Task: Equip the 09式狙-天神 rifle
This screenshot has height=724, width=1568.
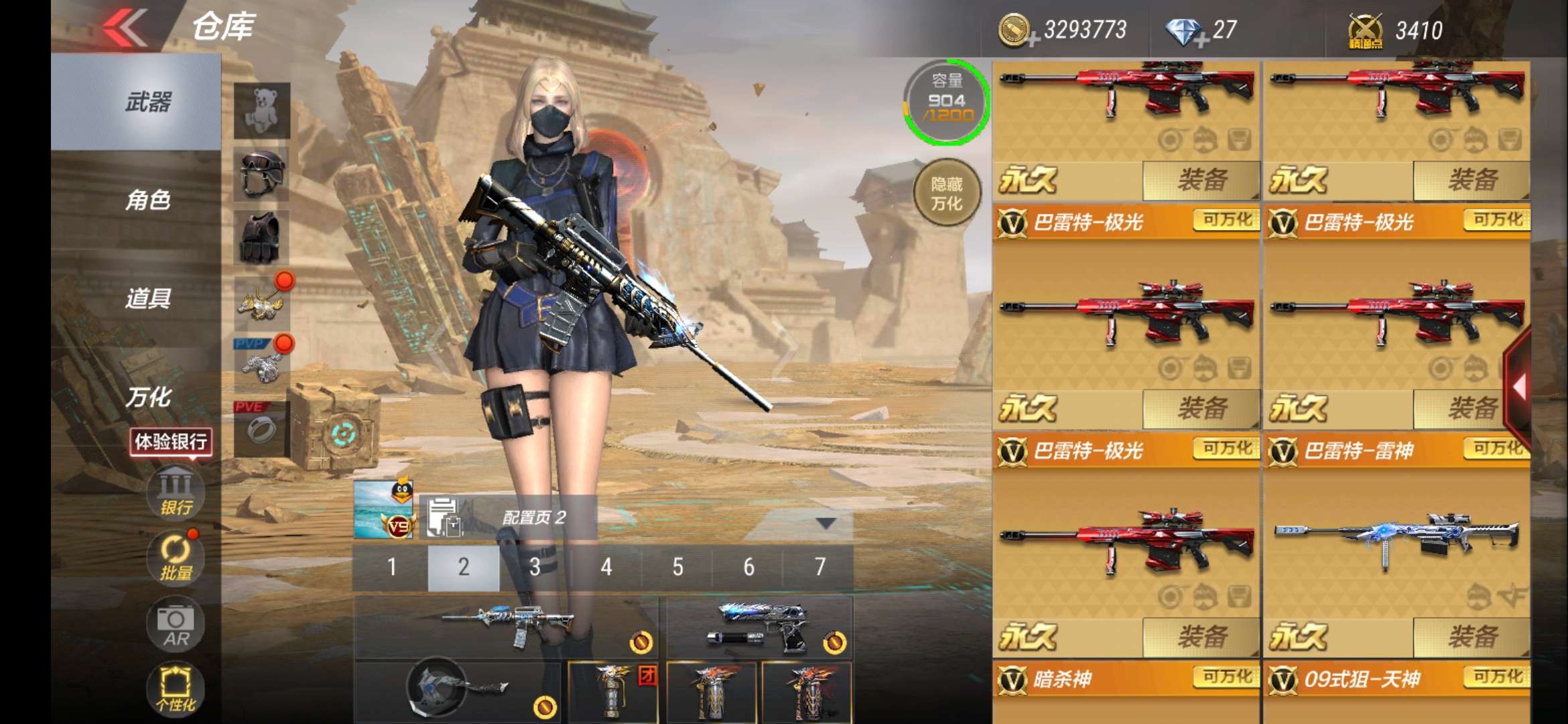Action: [1472, 637]
